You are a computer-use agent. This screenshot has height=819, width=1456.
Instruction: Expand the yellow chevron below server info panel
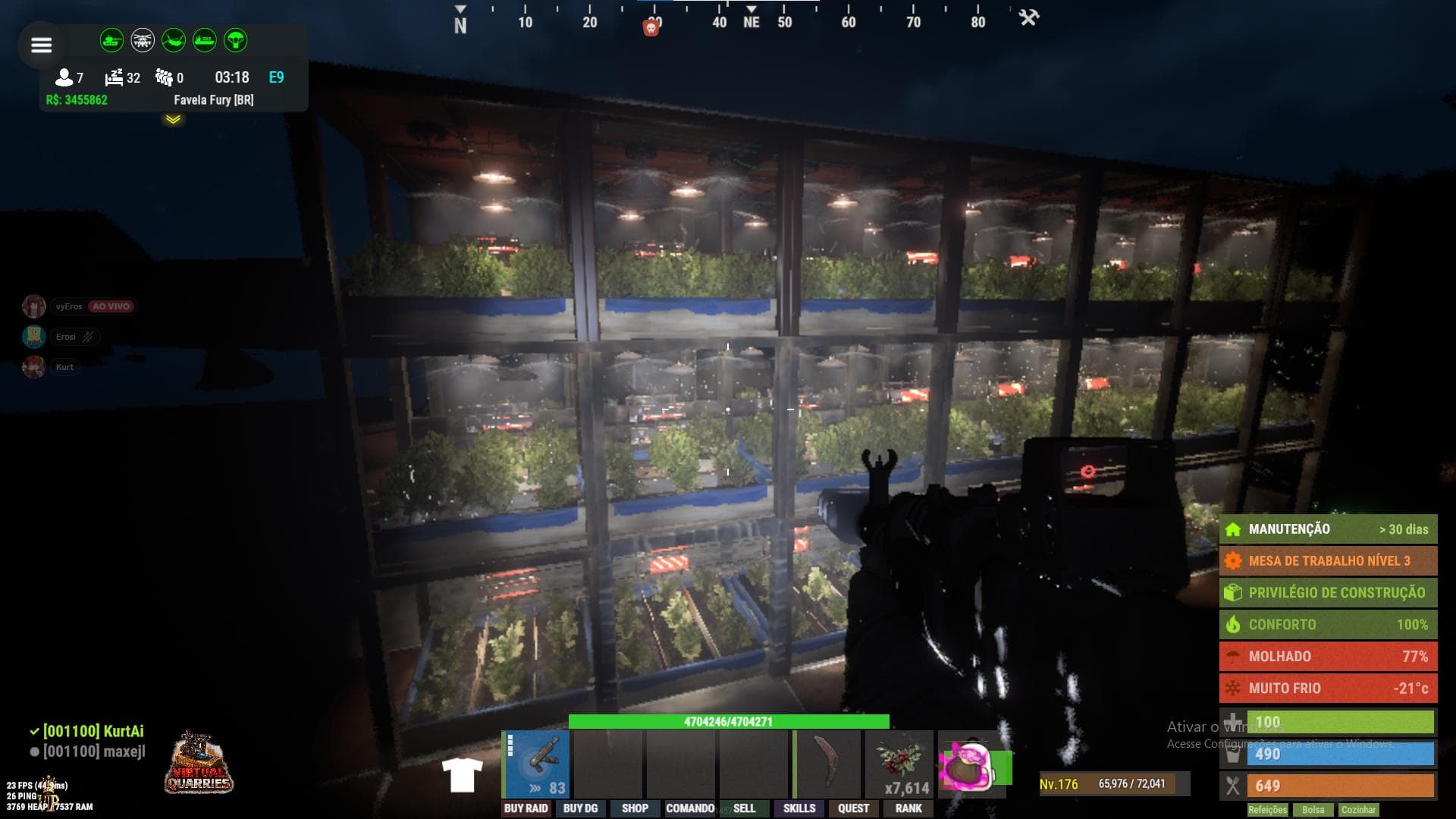173,120
